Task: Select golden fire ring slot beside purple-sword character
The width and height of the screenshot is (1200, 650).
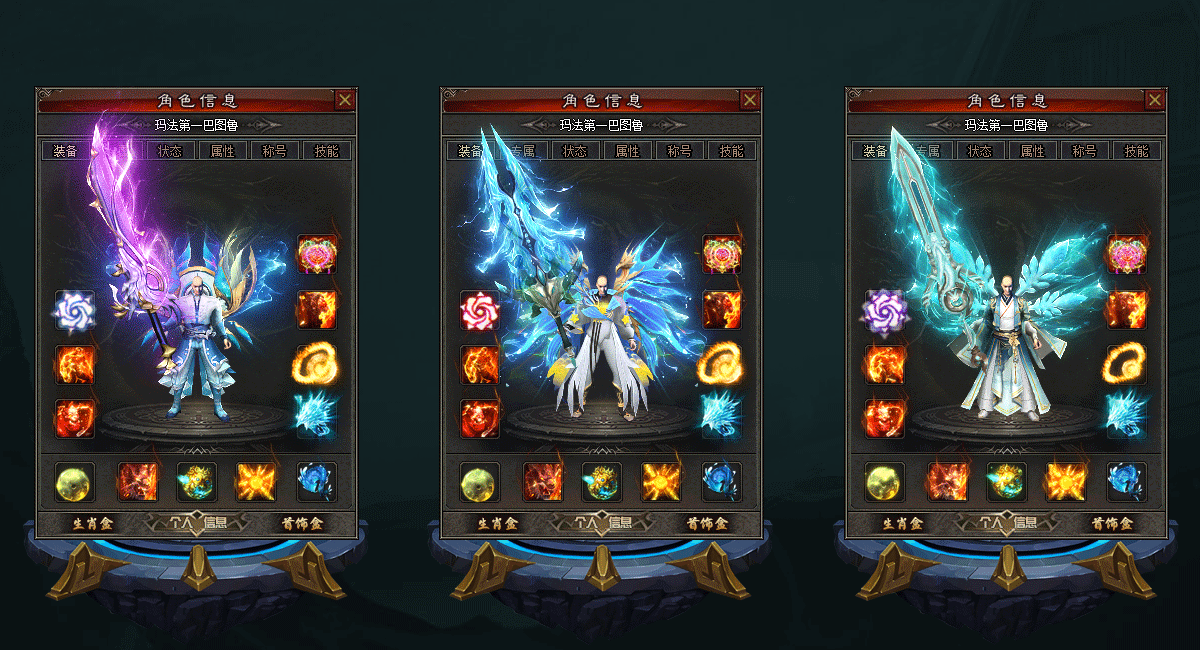Action: pos(316,364)
